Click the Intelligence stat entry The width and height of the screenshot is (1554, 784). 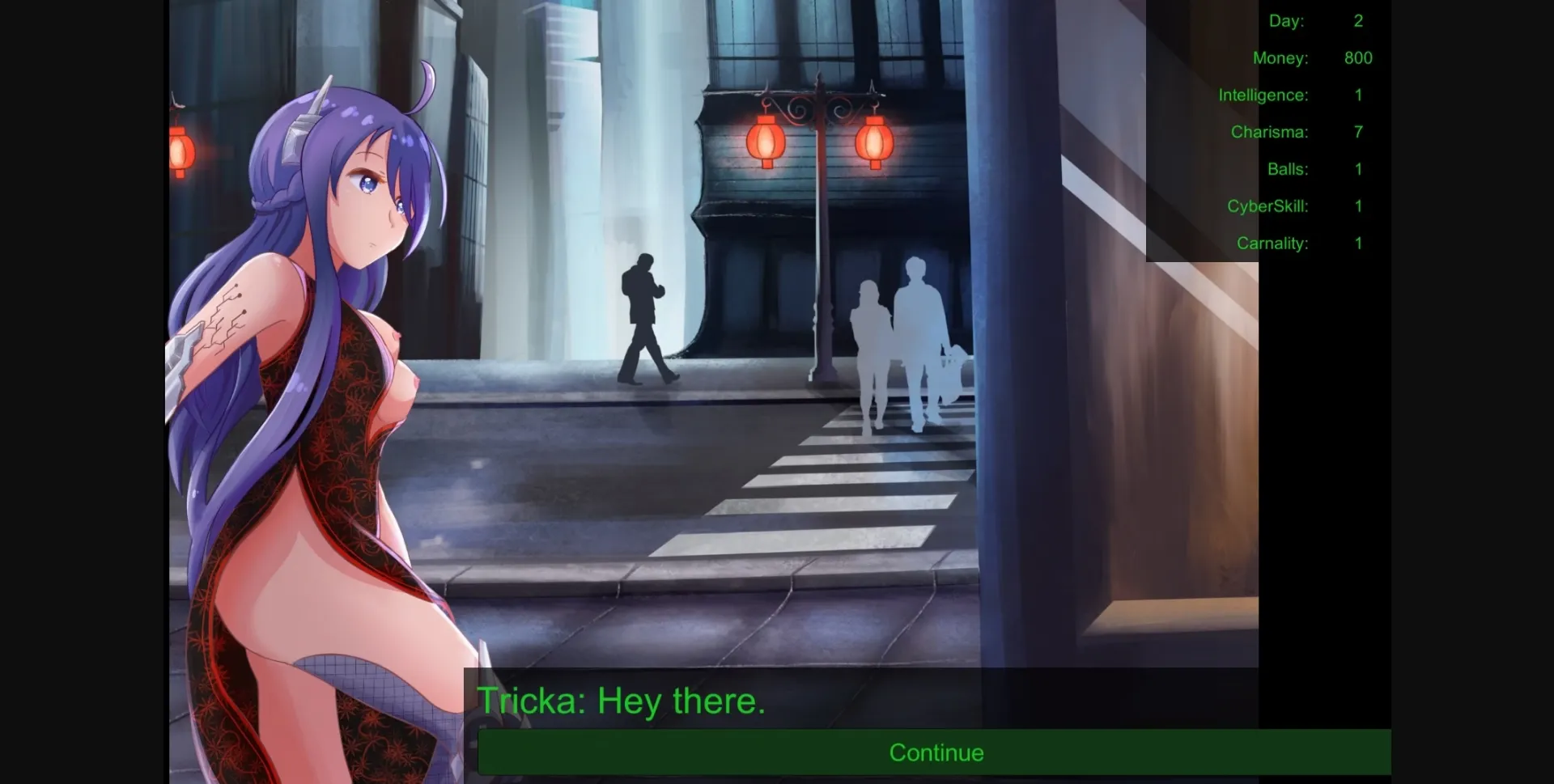[1264, 95]
